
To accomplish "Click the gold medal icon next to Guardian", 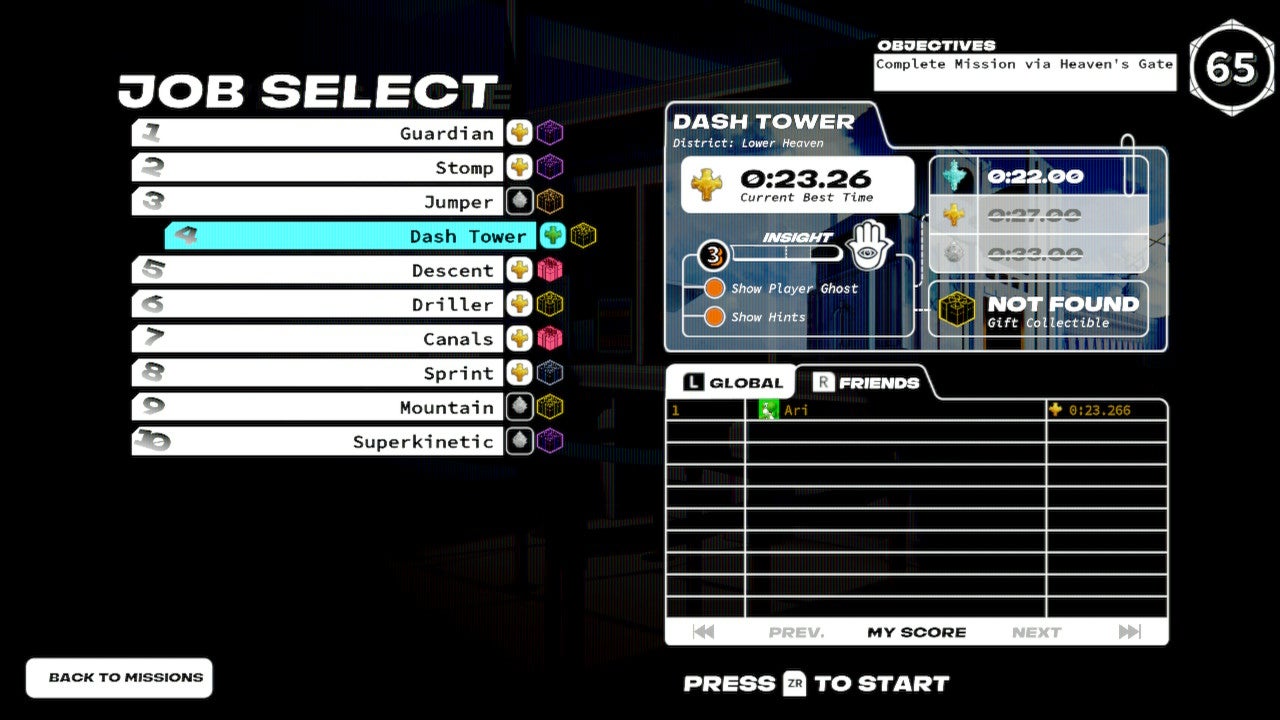I will pyautogui.click(x=518, y=132).
